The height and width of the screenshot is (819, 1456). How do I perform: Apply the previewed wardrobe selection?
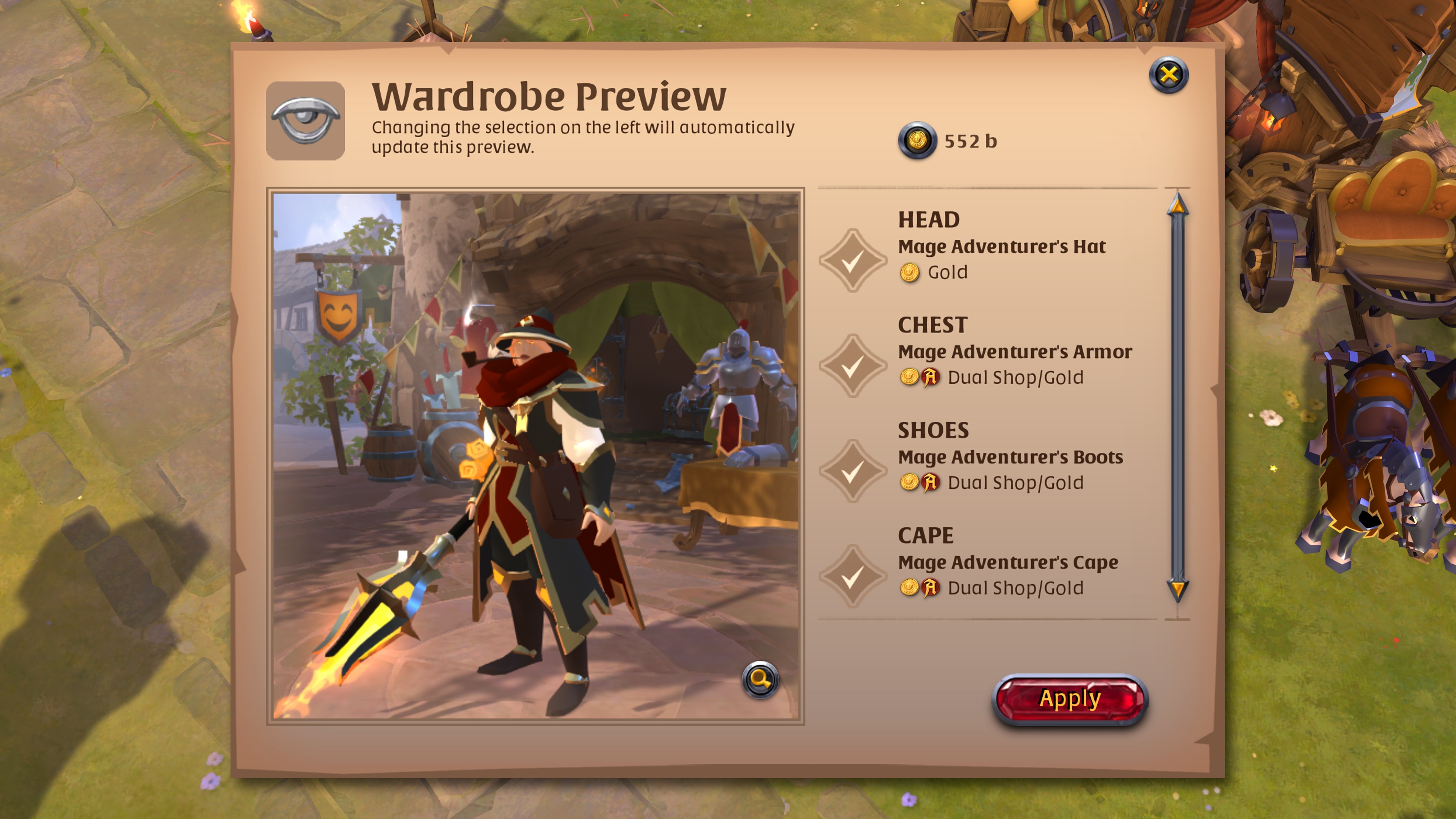tap(1069, 699)
